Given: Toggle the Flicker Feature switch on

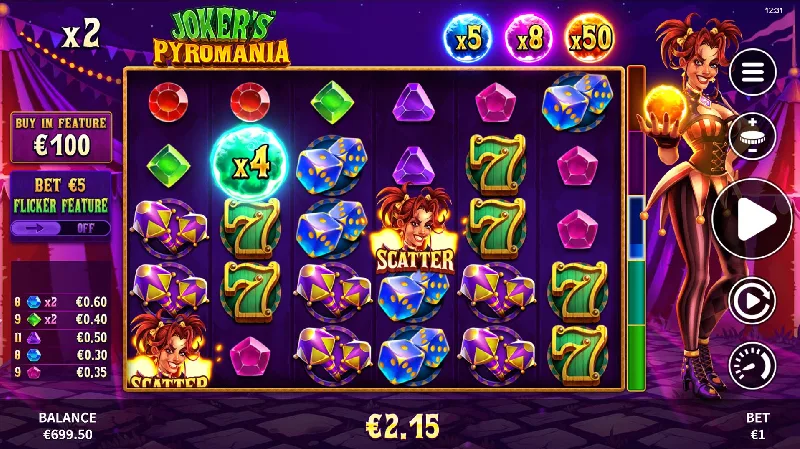Looking at the screenshot, I should (61, 227).
